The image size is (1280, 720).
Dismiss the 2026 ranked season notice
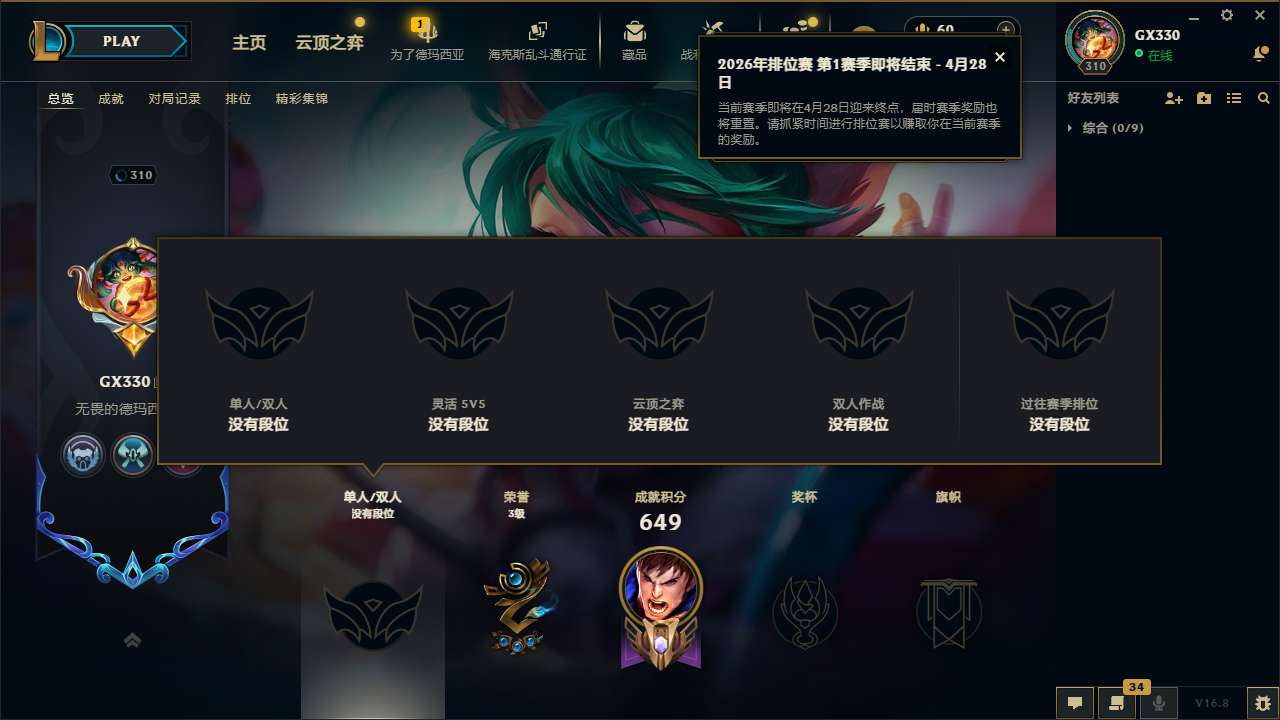[999, 57]
